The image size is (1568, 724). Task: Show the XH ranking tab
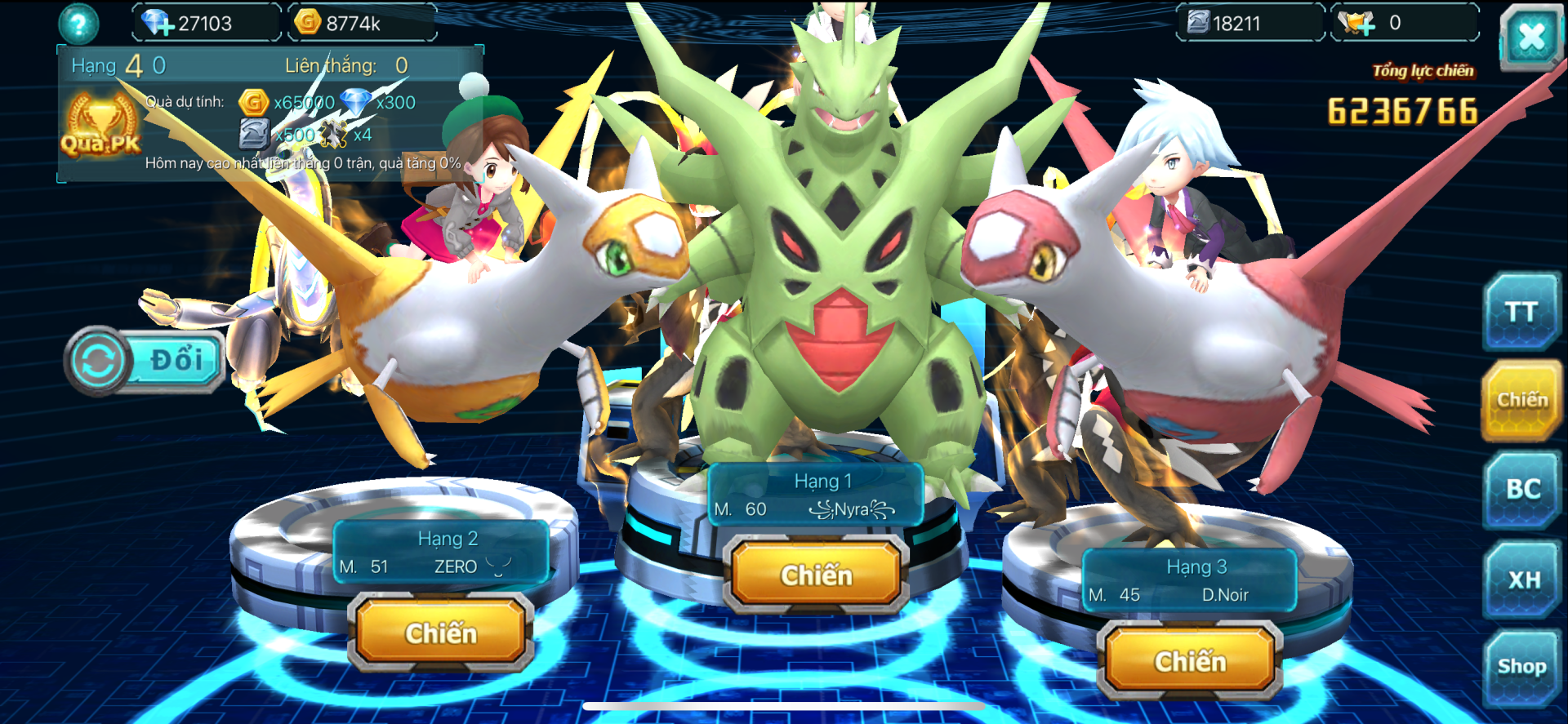(x=1523, y=580)
